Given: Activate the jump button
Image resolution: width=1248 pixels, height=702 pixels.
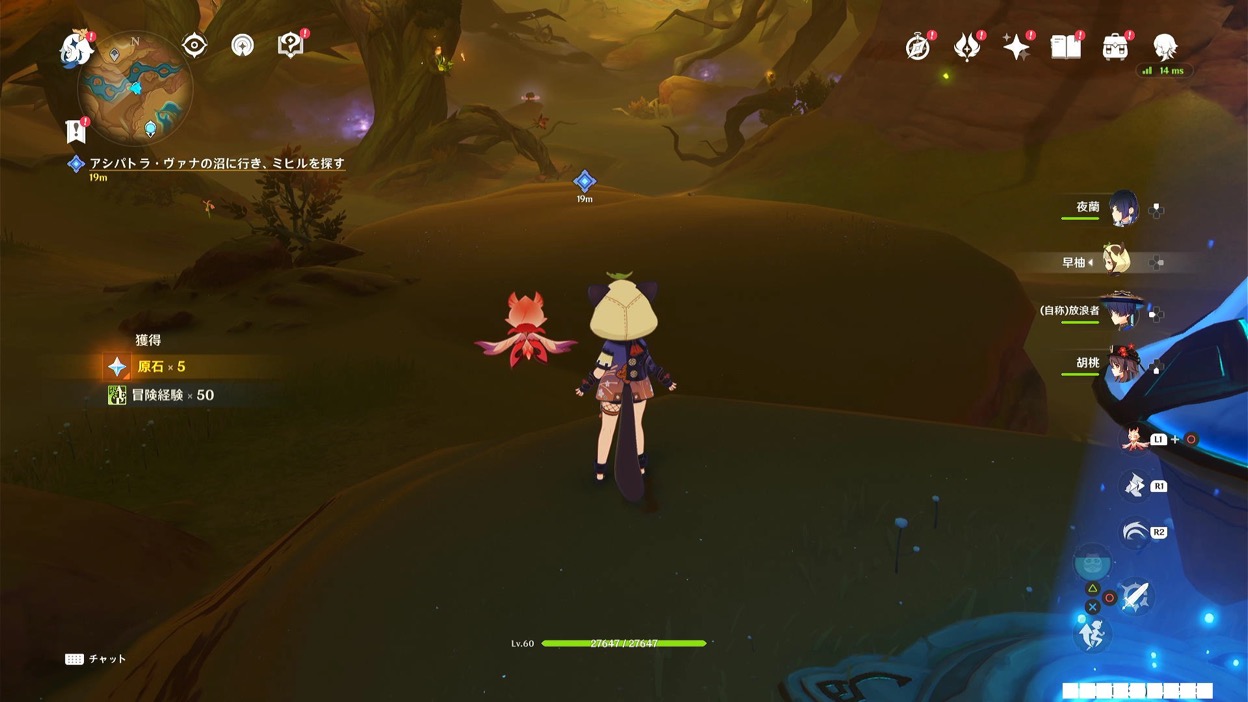Looking at the screenshot, I should pos(1092,634).
